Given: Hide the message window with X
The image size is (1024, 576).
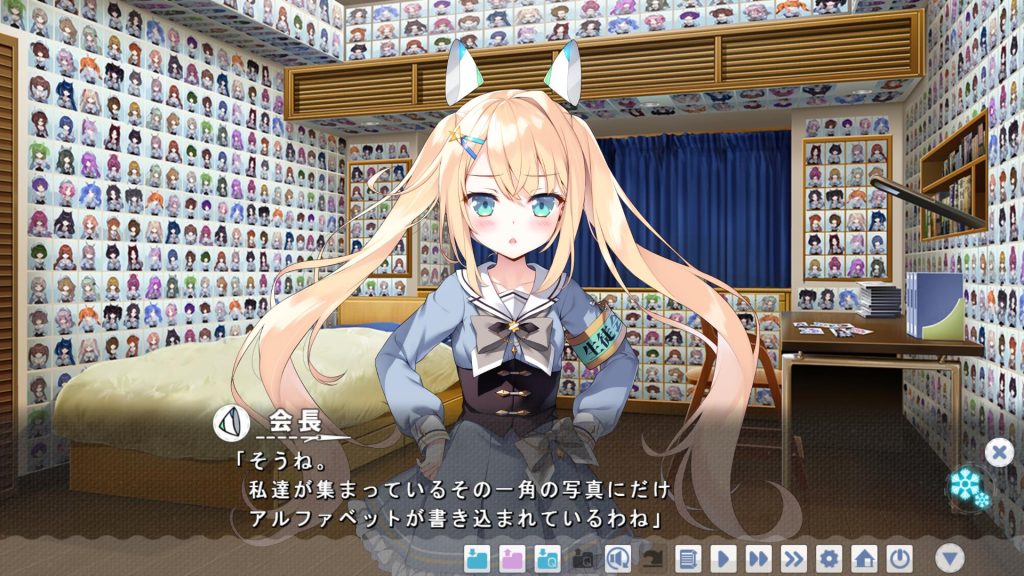Looking at the screenshot, I should coord(998,452).
